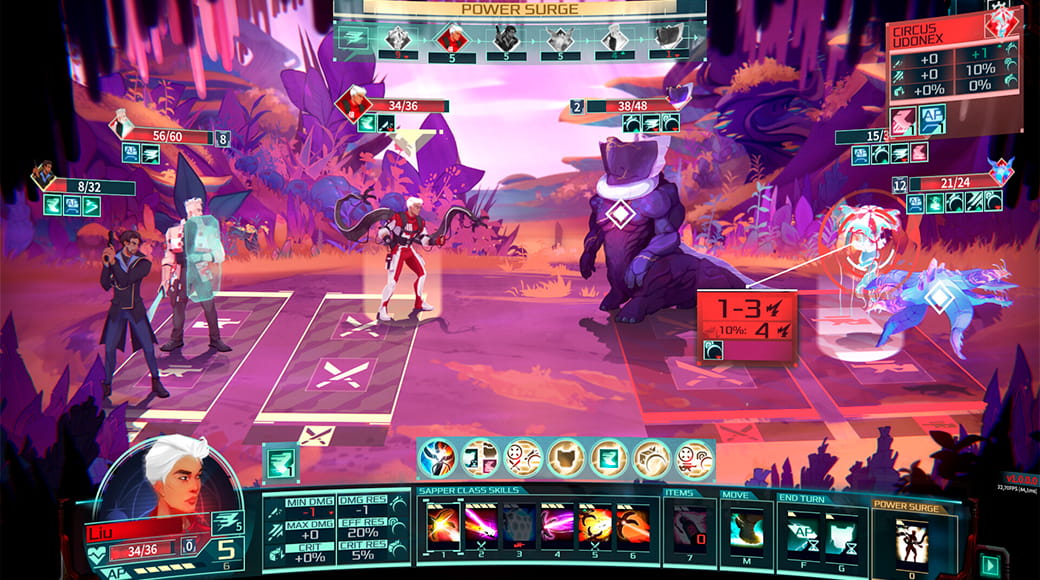The image size is (1040, 580).
Task: Click the square teal speed icon above stats
Action: point(279,463)
